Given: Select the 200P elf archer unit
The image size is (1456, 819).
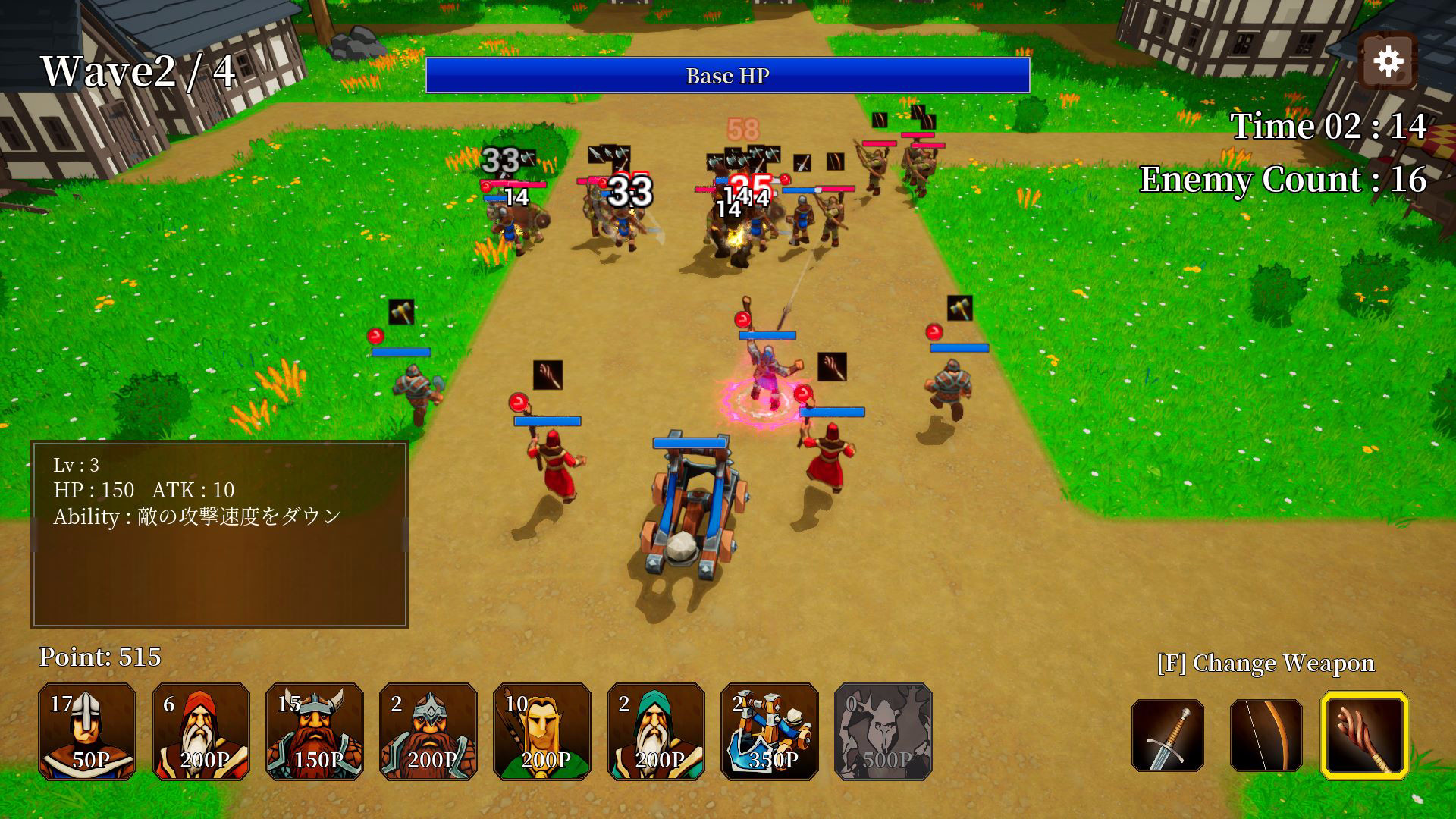Looking at the screenshot, I should click(x=541, y=732).
